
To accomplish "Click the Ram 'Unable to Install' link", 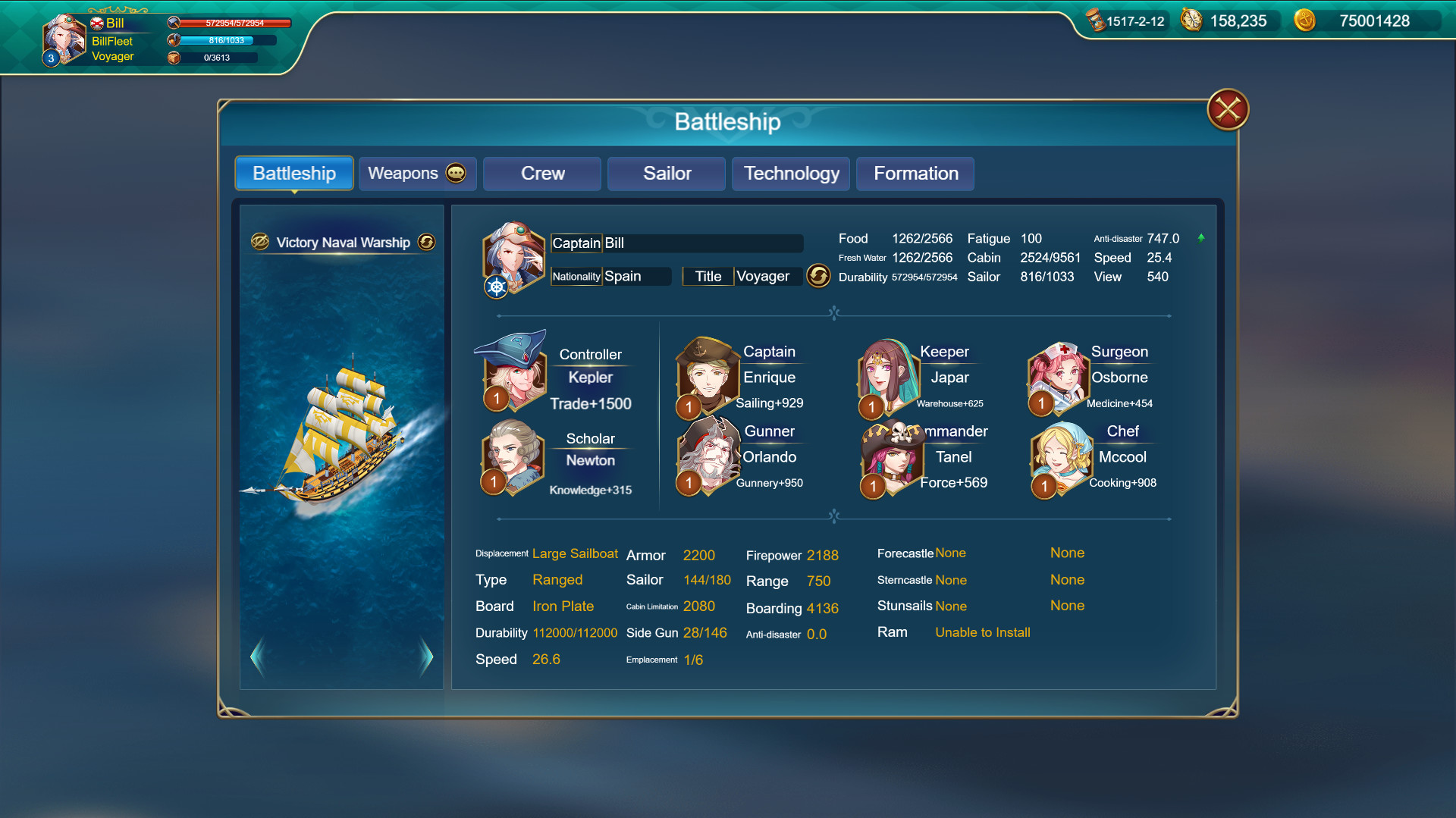I will click(982, 632).
